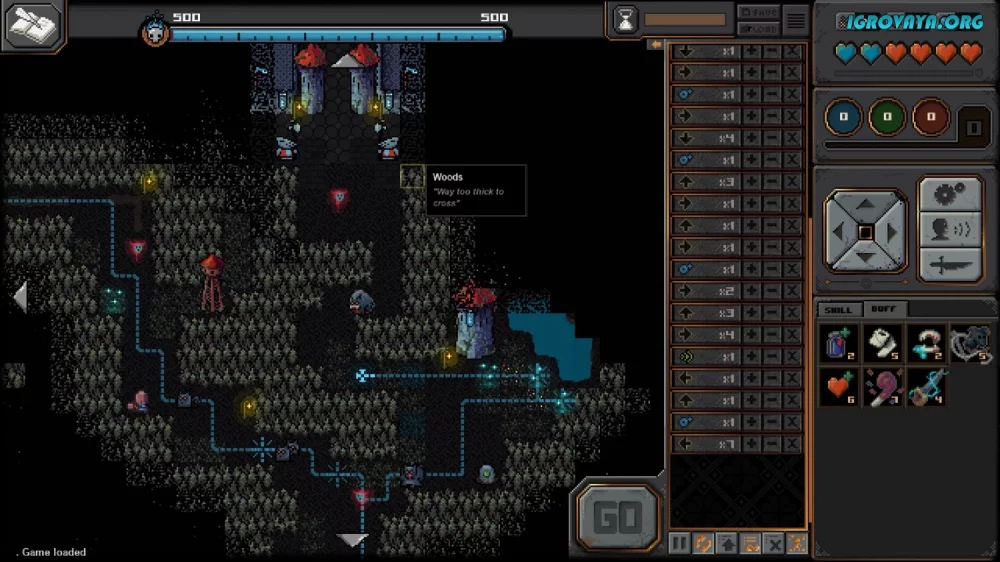Toggle the orange loop arrows button
Viewport: 1000px width, 562px height.
703,544
